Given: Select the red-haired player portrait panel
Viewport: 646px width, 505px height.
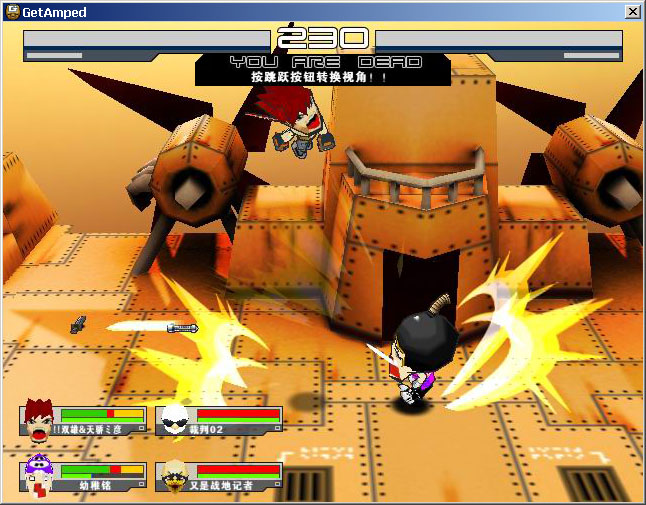Looking at the screenshot, I should [84, 420].
